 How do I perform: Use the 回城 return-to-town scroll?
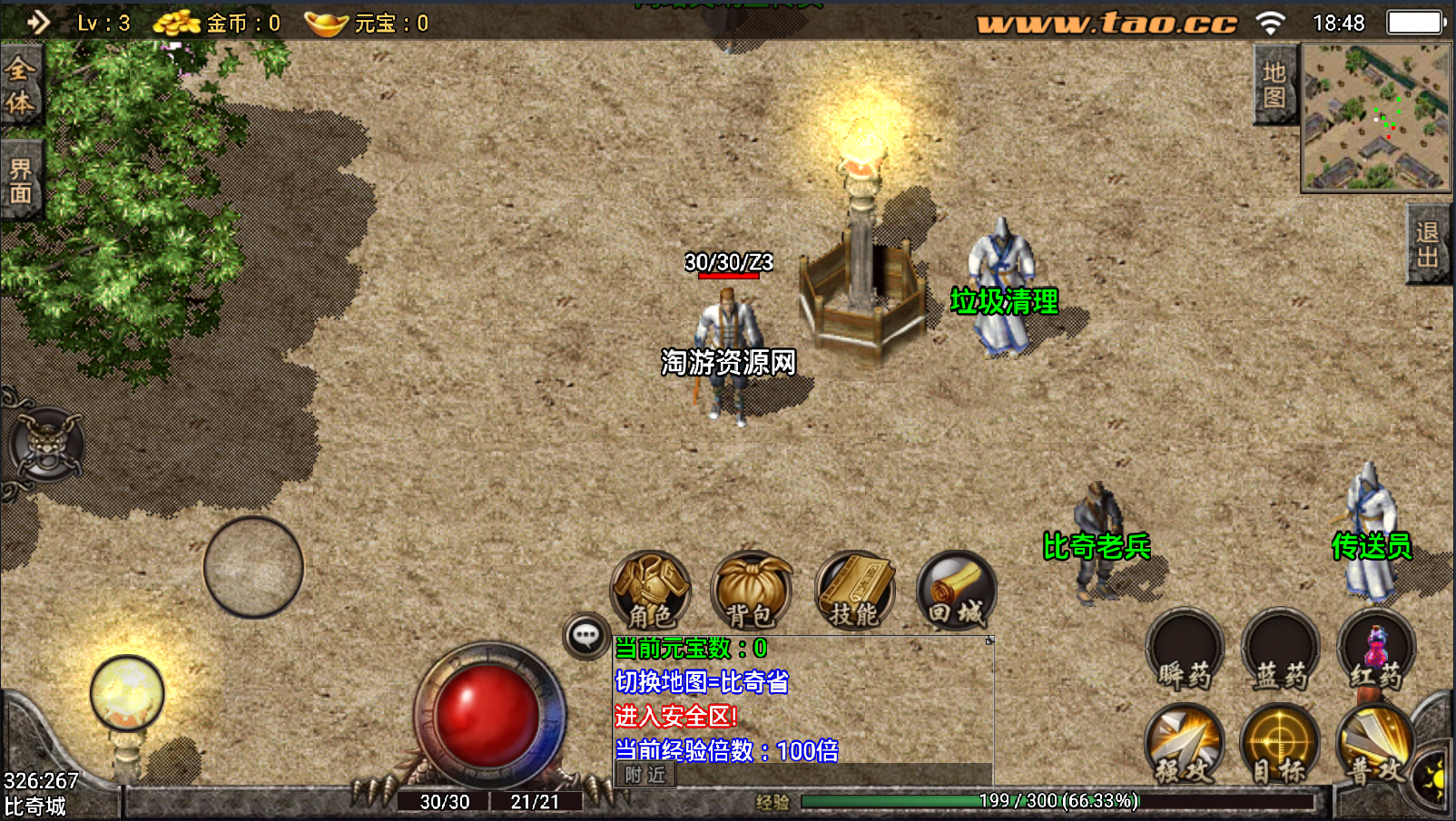click(x=956, y=591)
